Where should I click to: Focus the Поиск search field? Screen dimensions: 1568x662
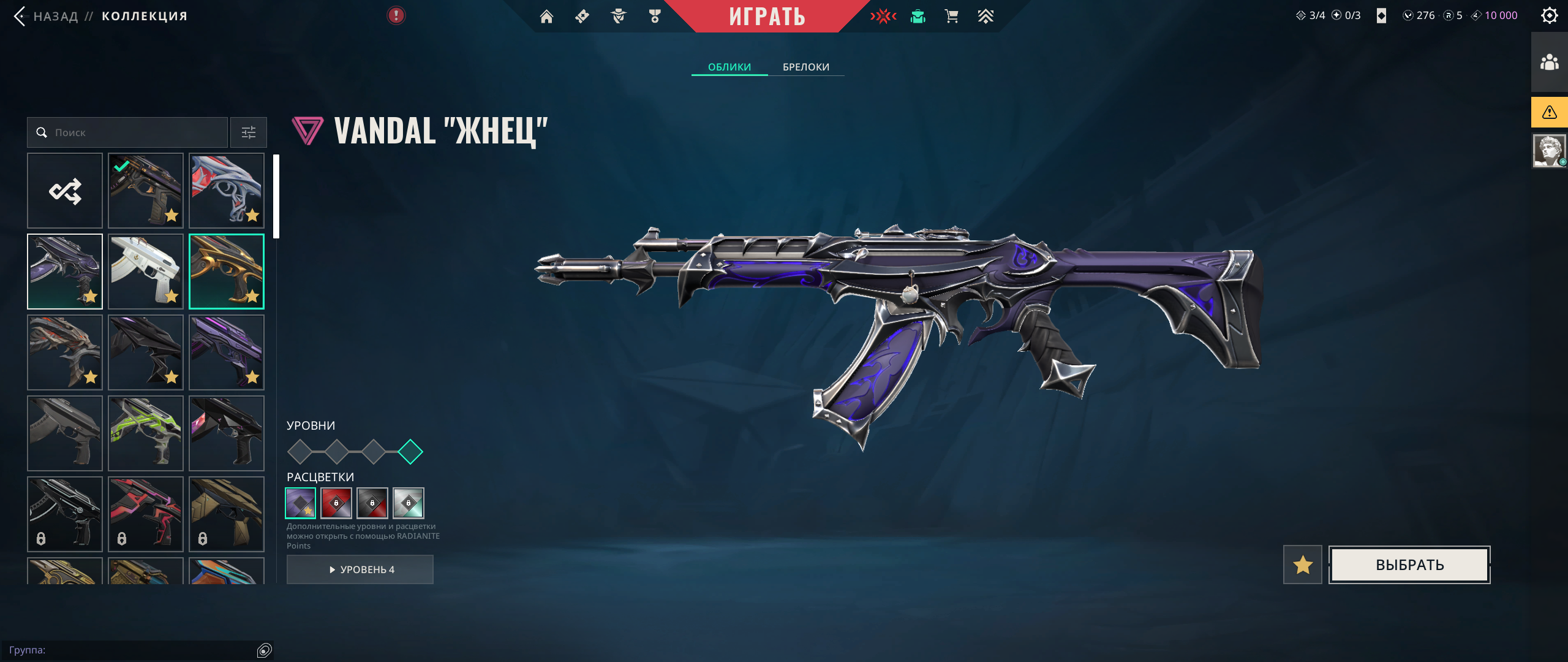coord(135,132)
